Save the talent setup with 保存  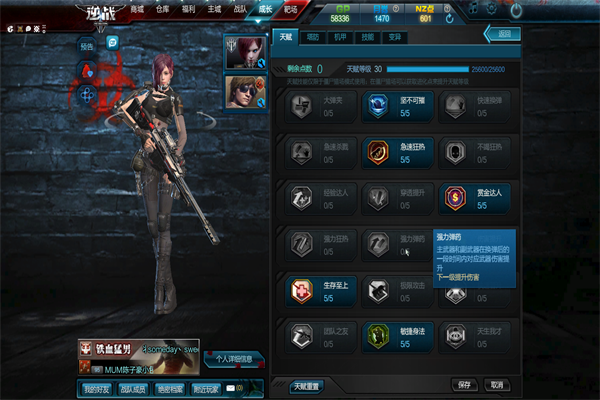pyautogui.click(x=464, y=384)
